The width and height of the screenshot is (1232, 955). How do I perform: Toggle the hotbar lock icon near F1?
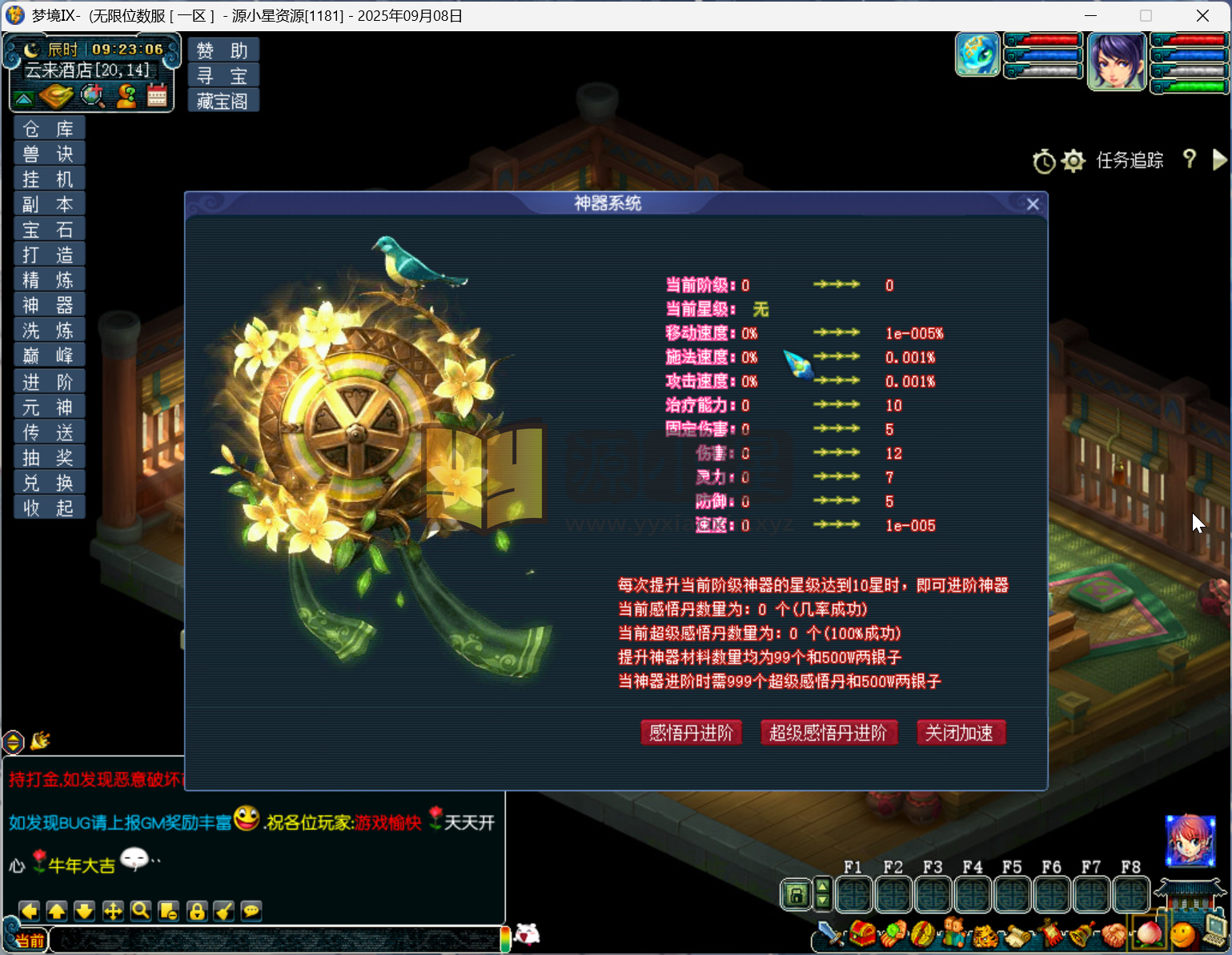click(x=796, y=894)
